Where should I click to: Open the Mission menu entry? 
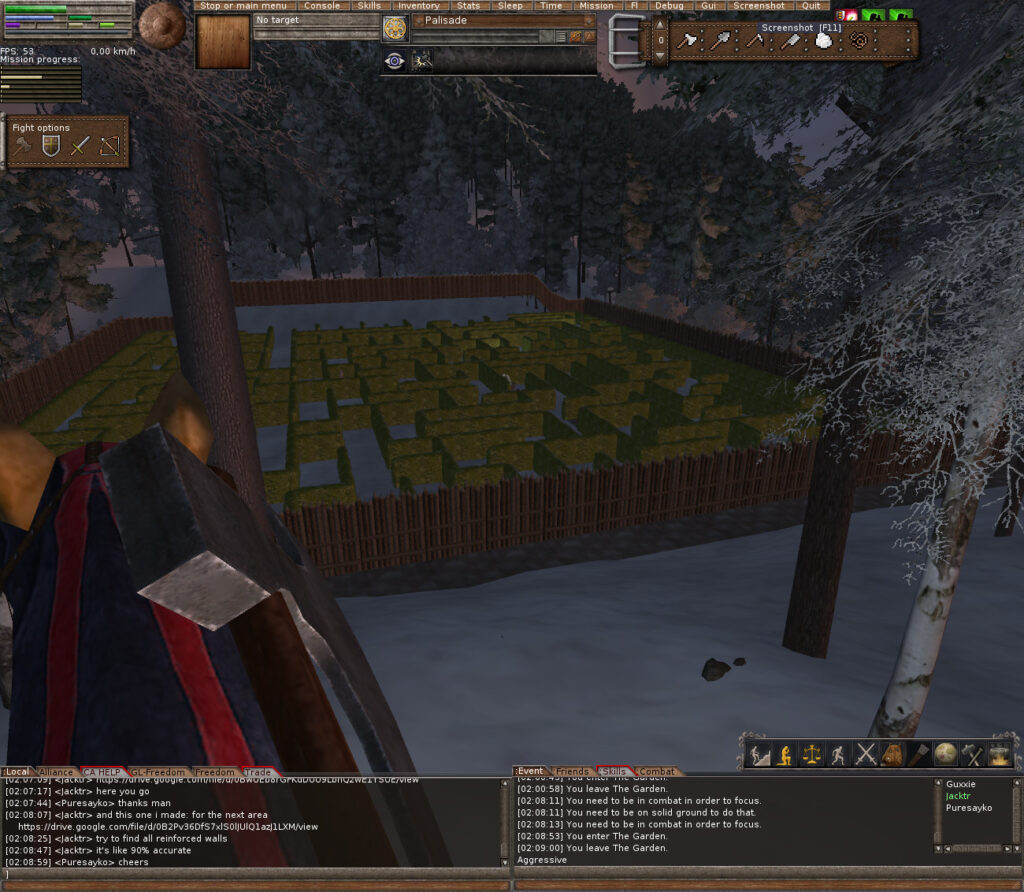(x=596, y=6)
